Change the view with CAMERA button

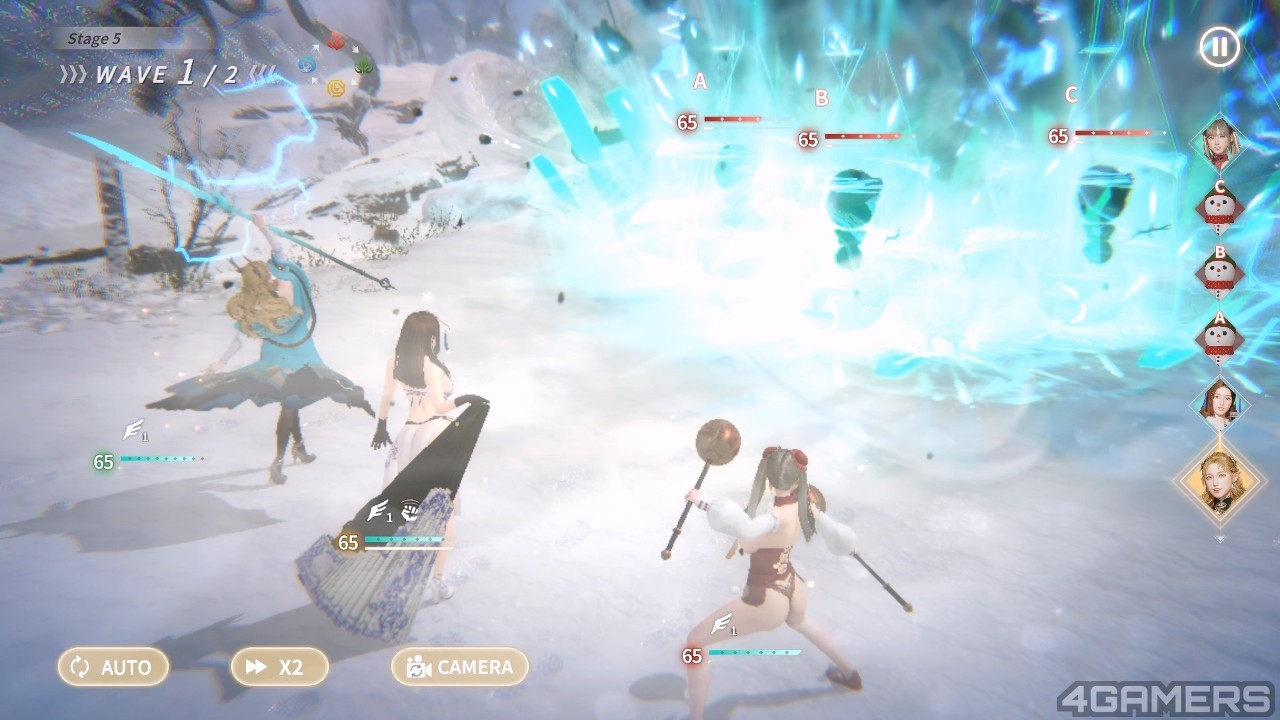(x=460, y=667)
